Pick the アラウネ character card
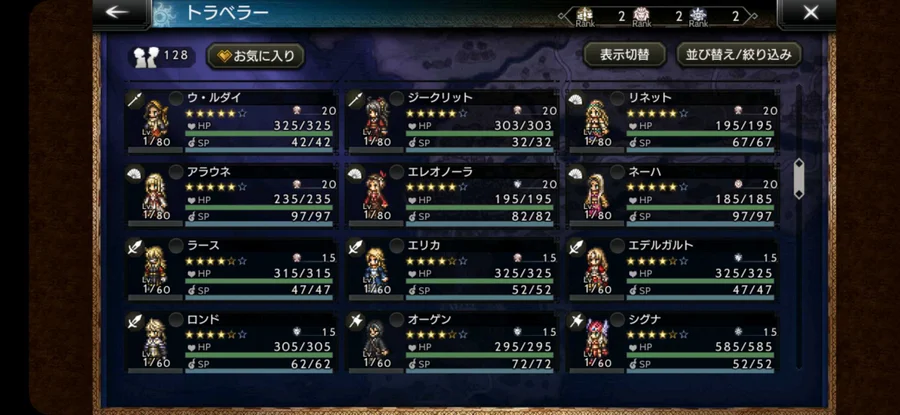Viewport: 900px width, 415px height. tap(233, 194)
